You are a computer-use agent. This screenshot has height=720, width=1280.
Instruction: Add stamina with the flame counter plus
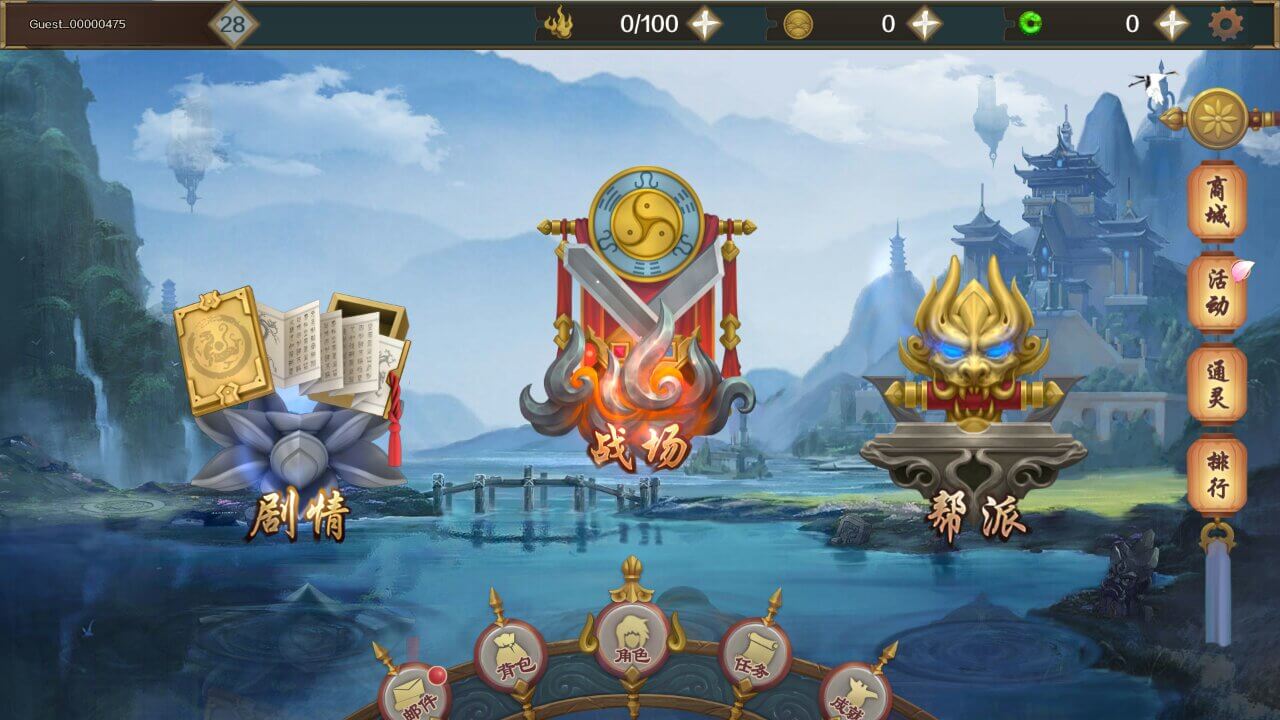(705, 24)
